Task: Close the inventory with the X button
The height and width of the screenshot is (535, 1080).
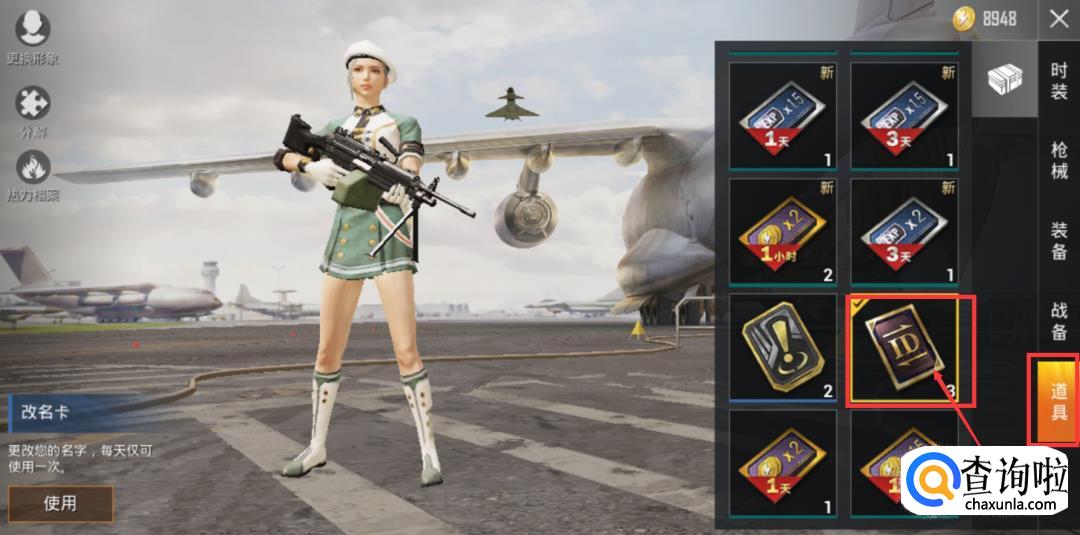Action: [x=1058, y=19]
